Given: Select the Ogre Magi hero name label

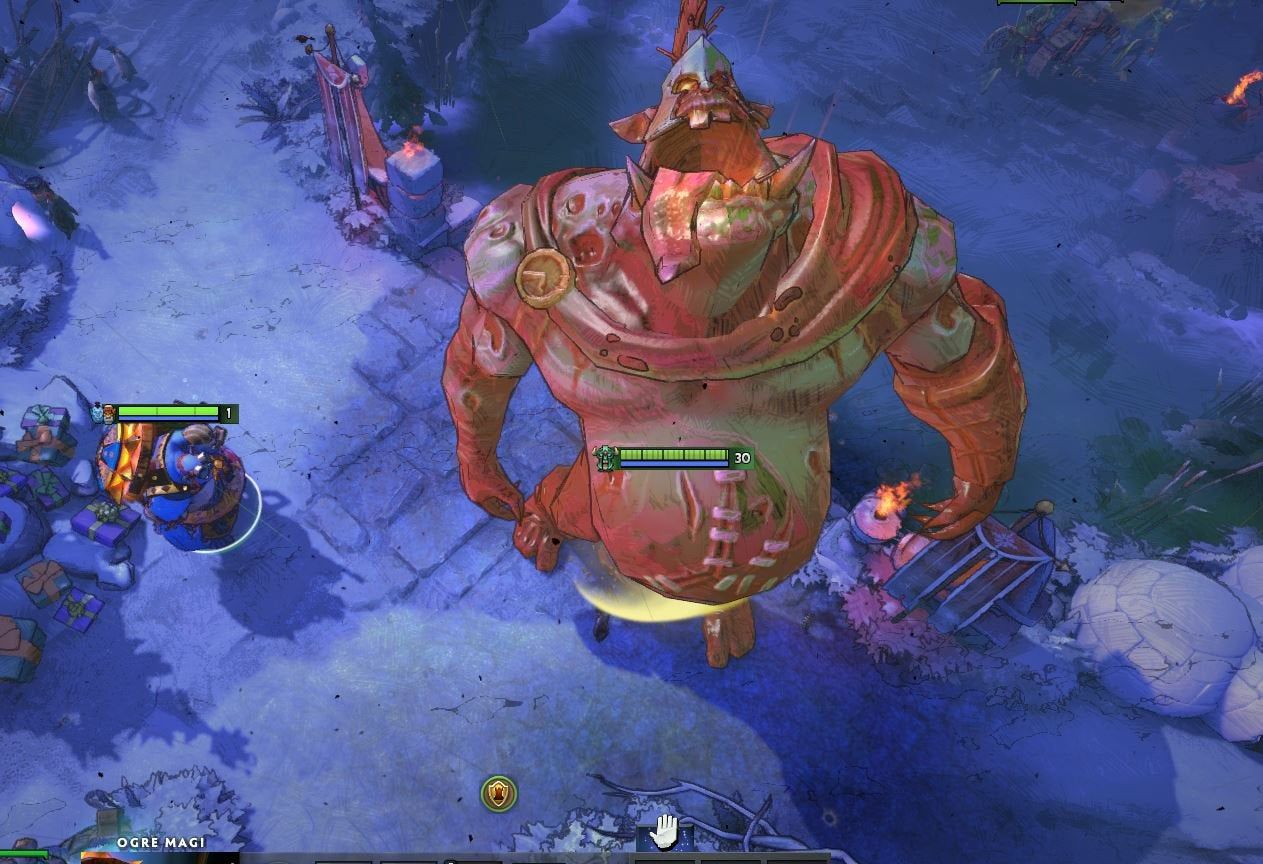Looking at the screenshot, I should point(161,843).
